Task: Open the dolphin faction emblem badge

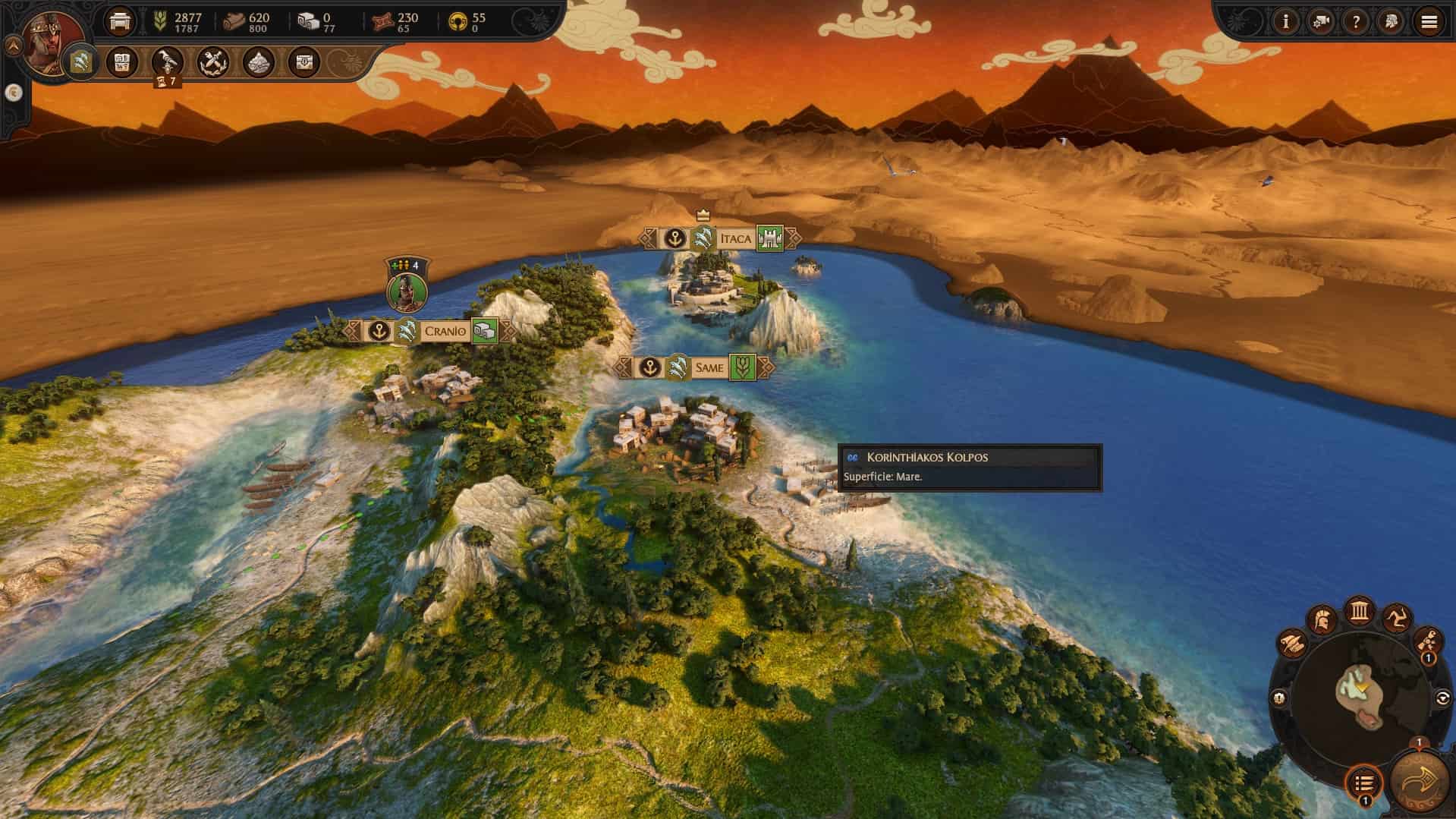Action: [81, 61]
